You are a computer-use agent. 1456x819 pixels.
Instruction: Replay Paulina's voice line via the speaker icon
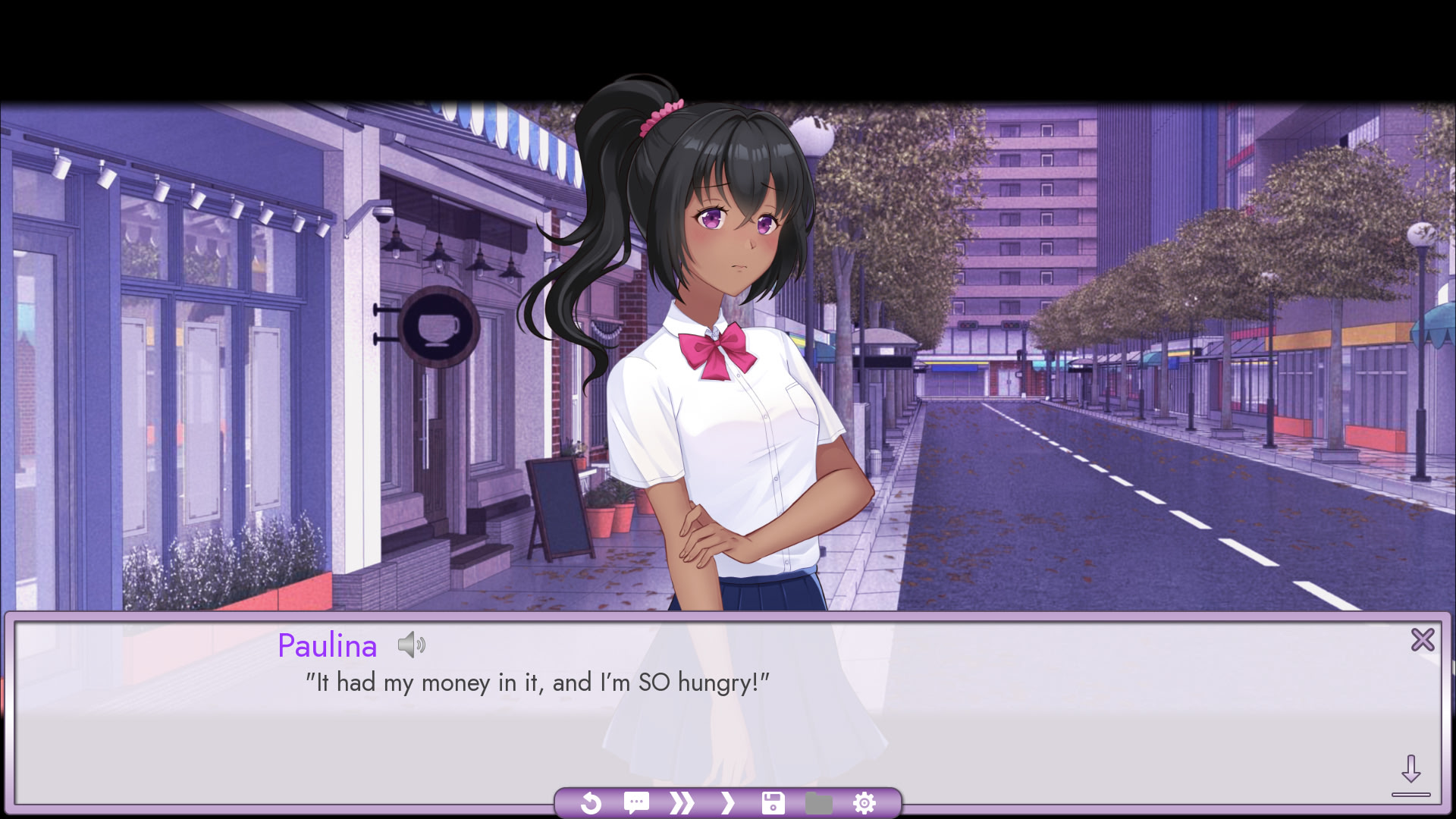pyautogui.click(x=413, y=645)
